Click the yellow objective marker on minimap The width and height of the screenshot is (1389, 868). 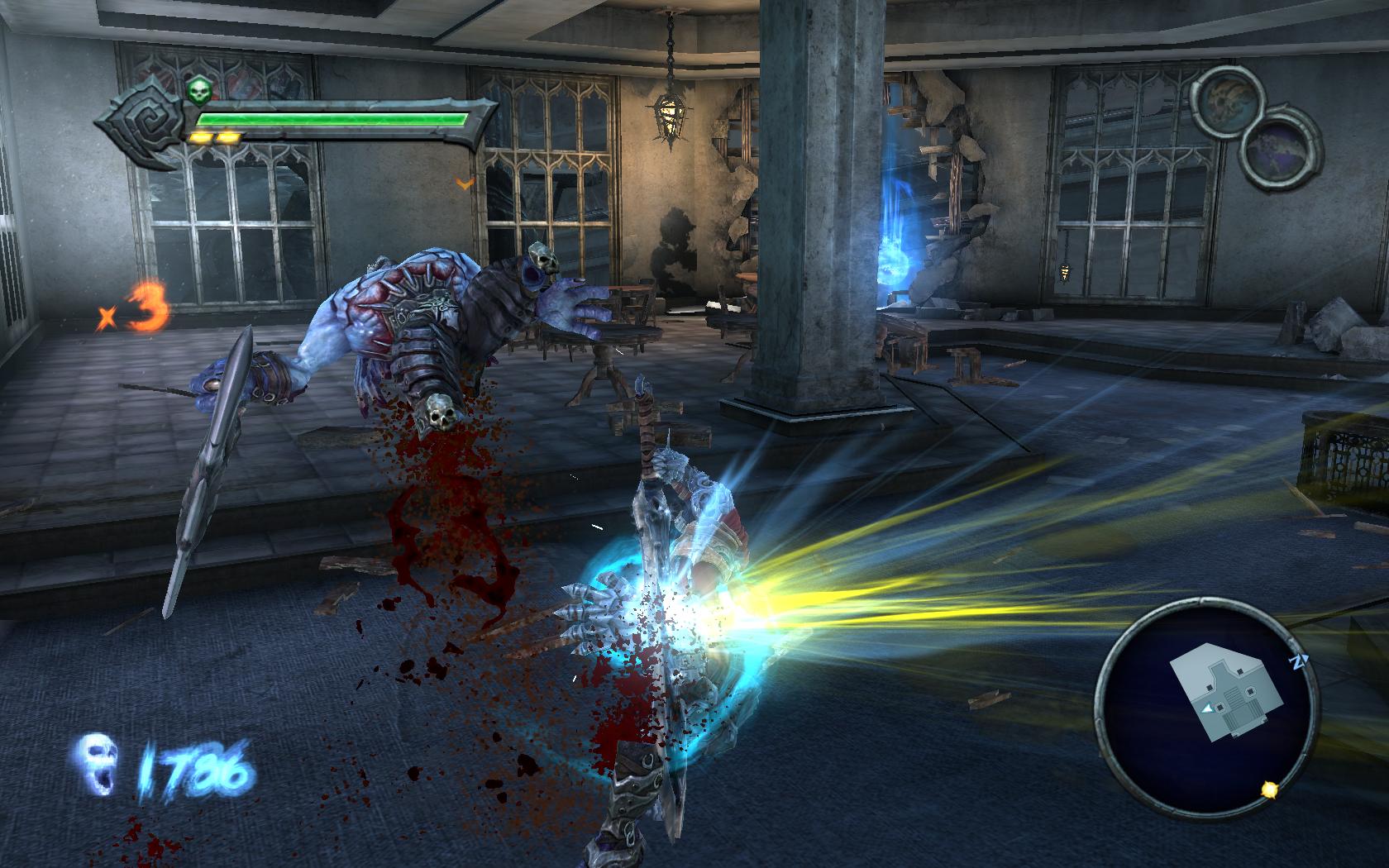point(1268,790)
